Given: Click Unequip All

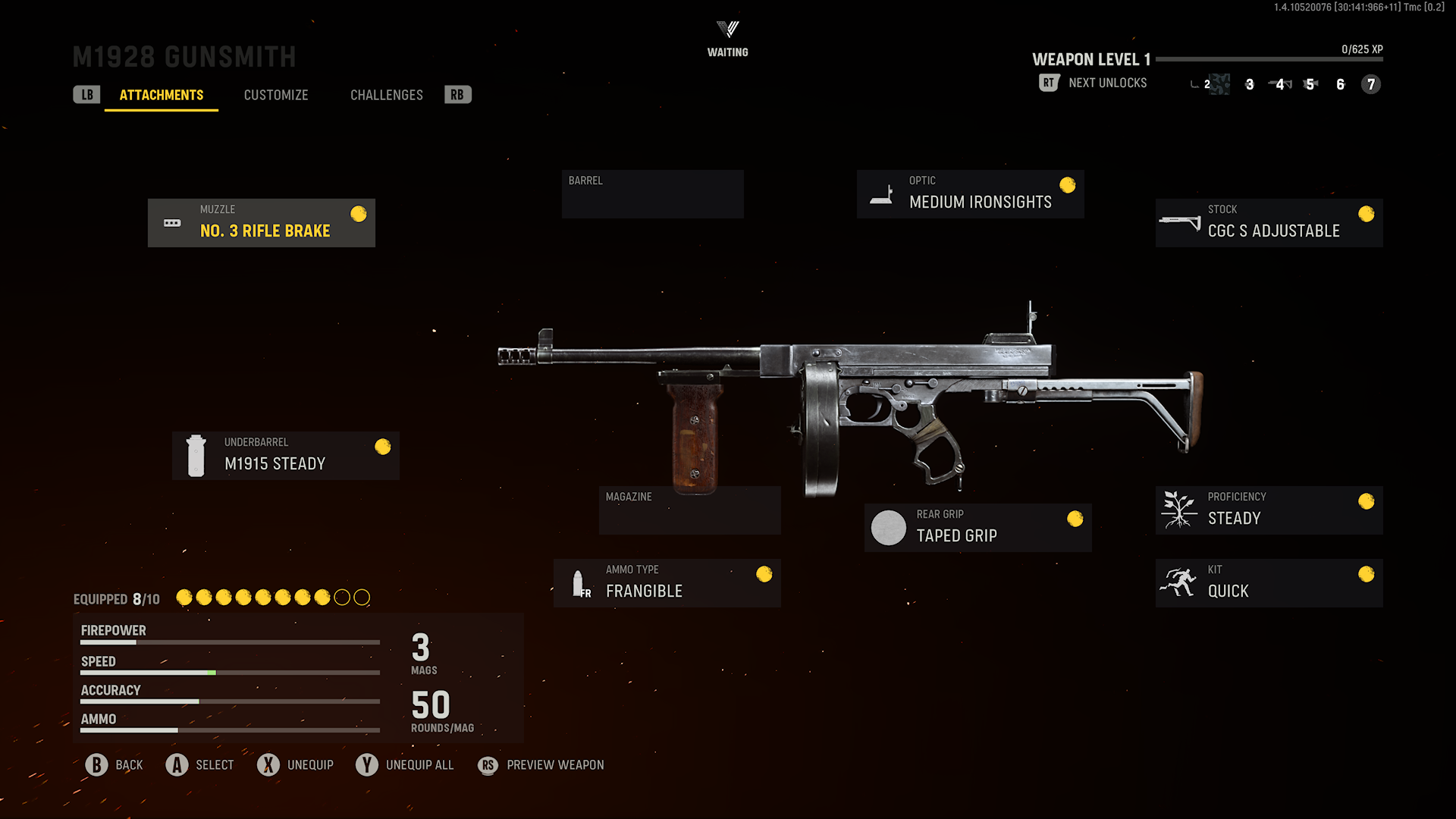Looking at the screenshot, I should pyautogui.click(x=405, y=764).
